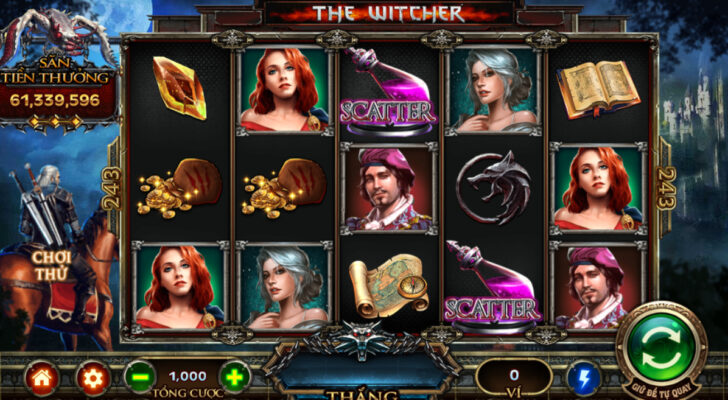Open the home menu

click(x=42, y=378)
